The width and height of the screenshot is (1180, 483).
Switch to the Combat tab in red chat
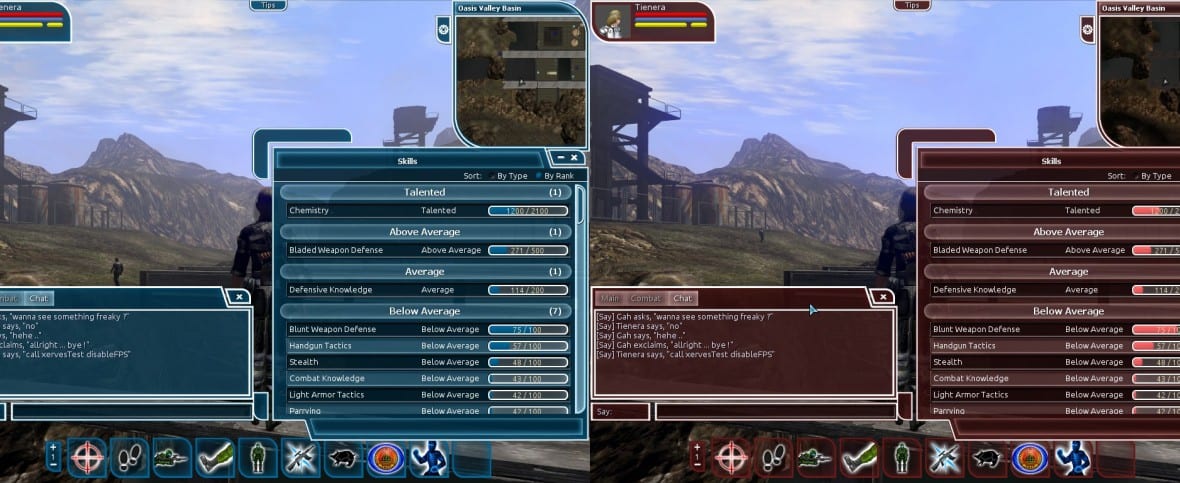point(646,298)
